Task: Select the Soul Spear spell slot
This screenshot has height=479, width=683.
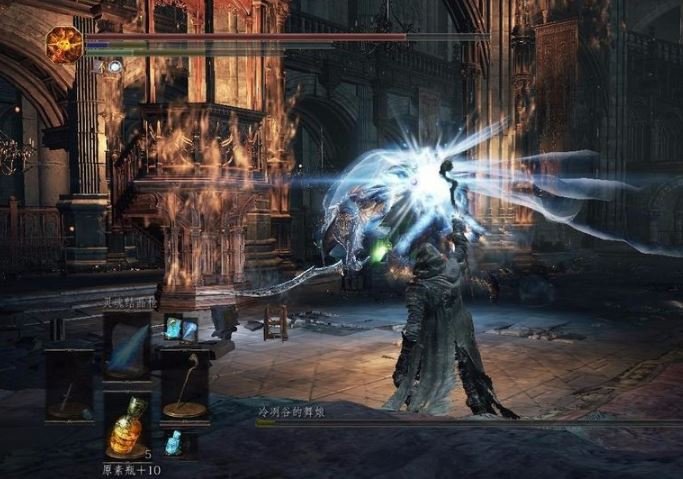Action: pyautogui.click(x=127, y=344)
